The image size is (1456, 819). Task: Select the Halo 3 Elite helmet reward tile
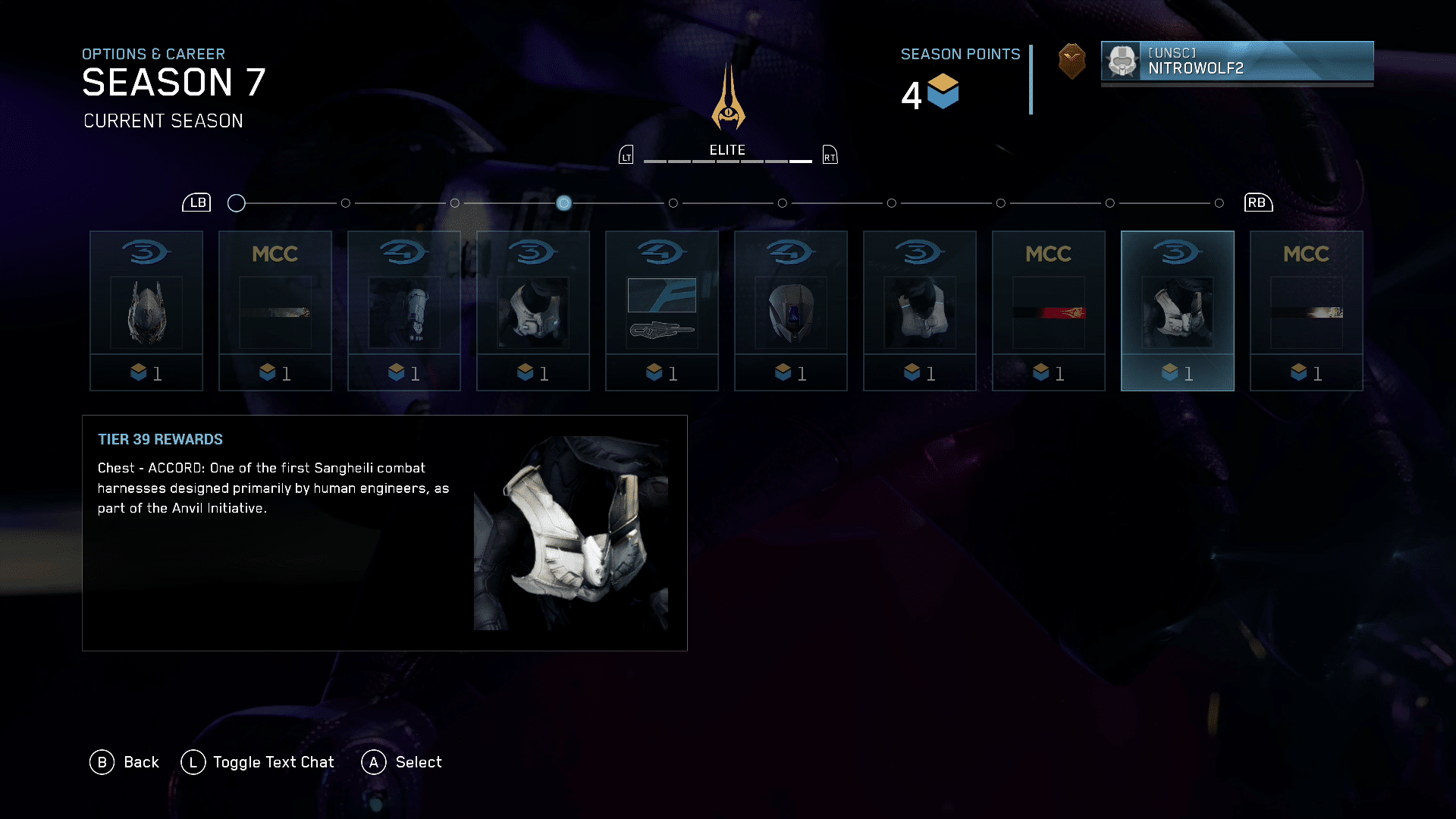(x=146, y=311)
